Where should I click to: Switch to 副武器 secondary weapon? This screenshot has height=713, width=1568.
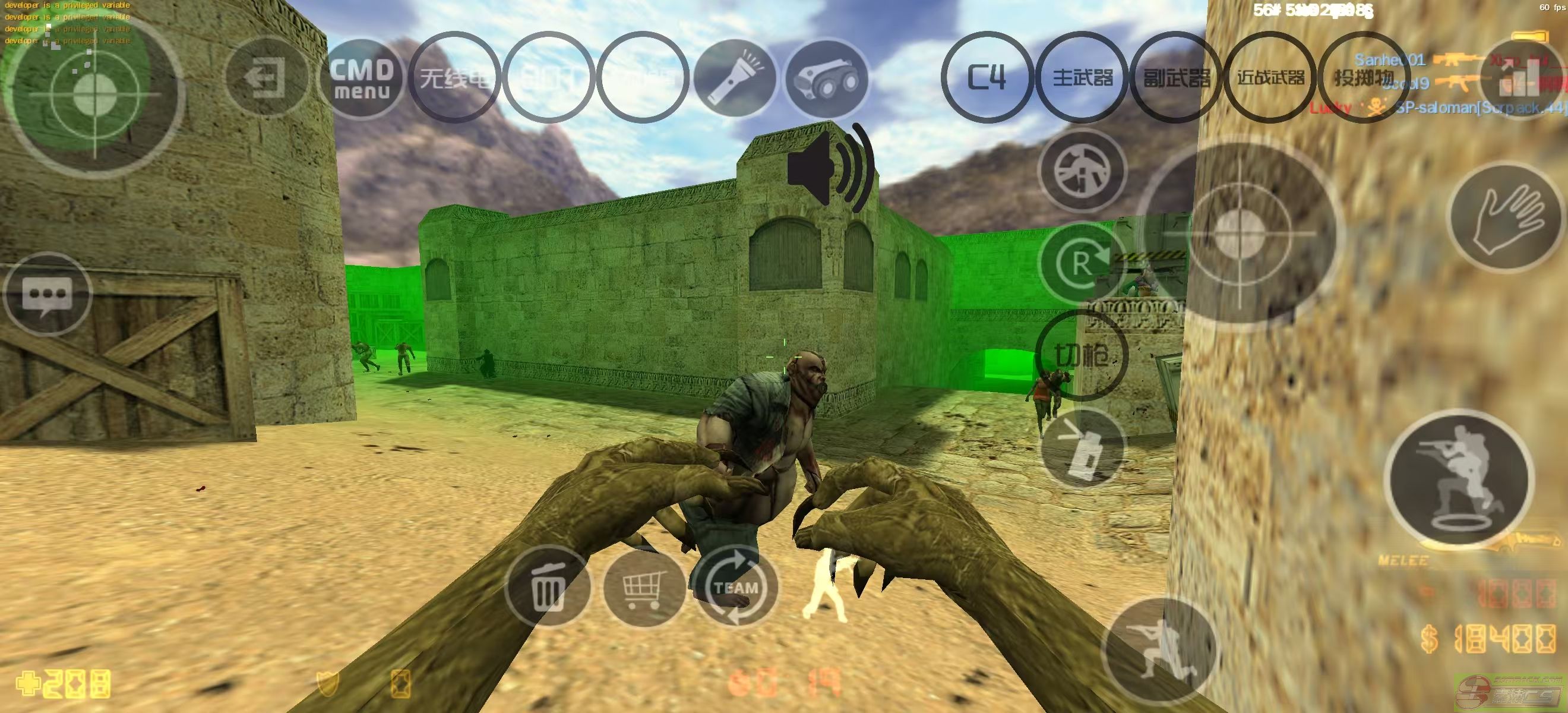[x=1176, y=77]
